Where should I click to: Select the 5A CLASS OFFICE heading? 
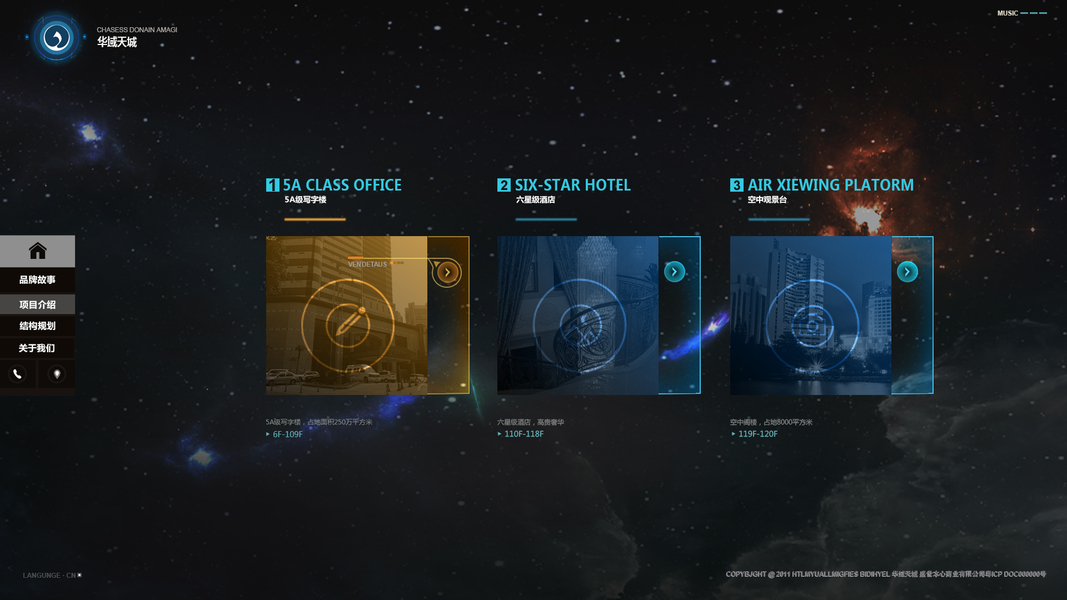342,185
